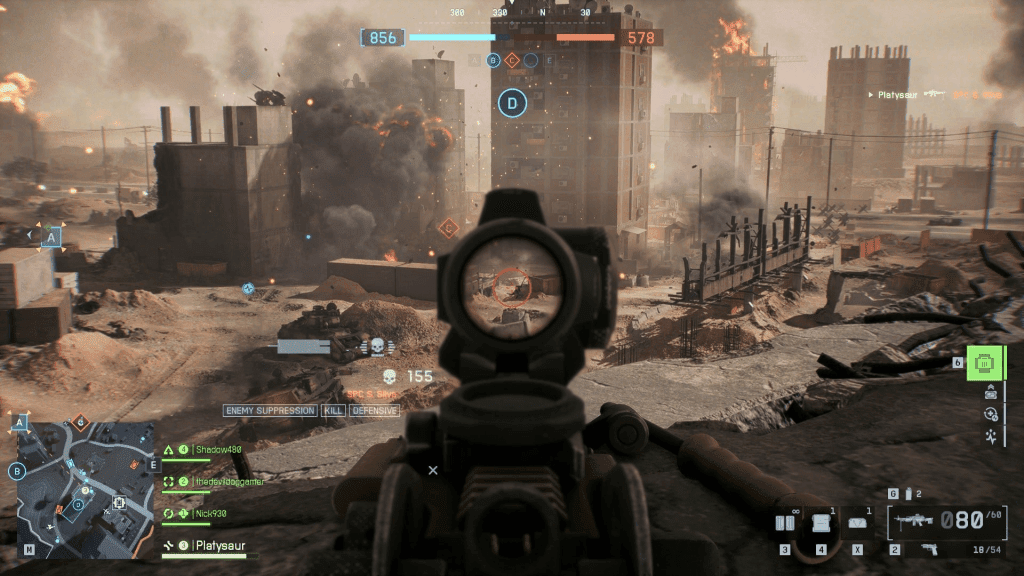Select the green highlighted gadget slot
1024x576 pixels.
(x=983, y=363)
